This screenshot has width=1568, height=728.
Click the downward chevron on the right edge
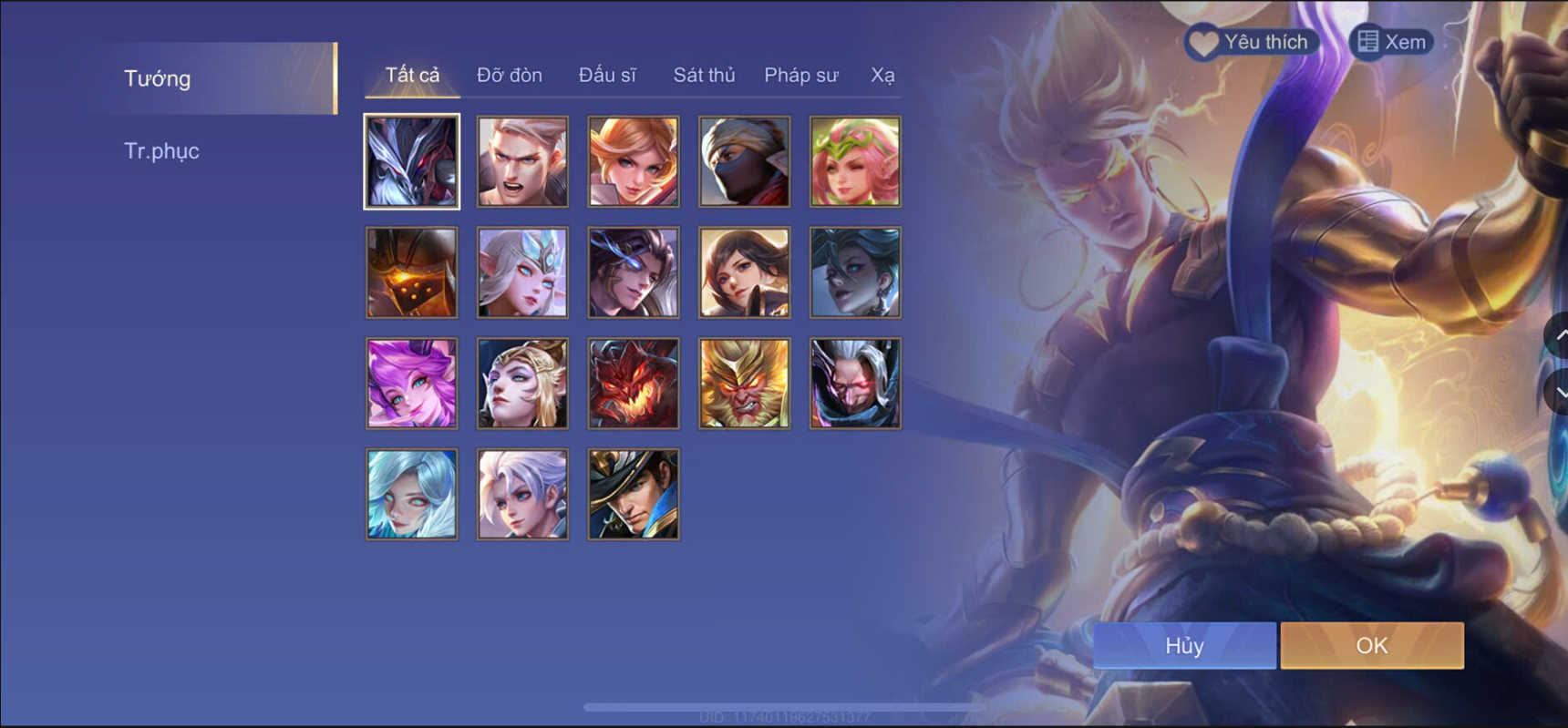(1557, 390)
